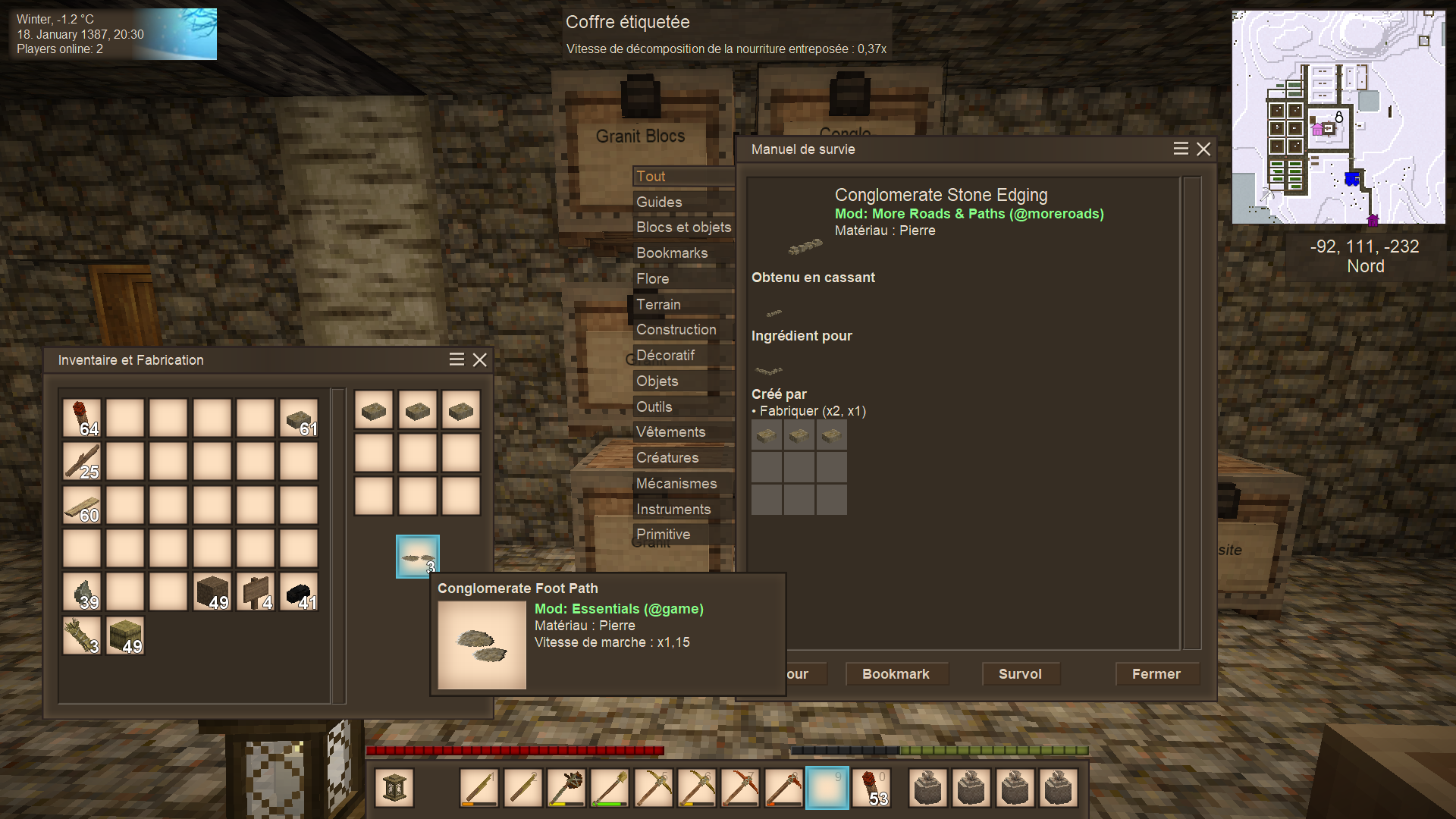Close the Manuel de survie window
Screen dimensions: 1456x819
1203,149
